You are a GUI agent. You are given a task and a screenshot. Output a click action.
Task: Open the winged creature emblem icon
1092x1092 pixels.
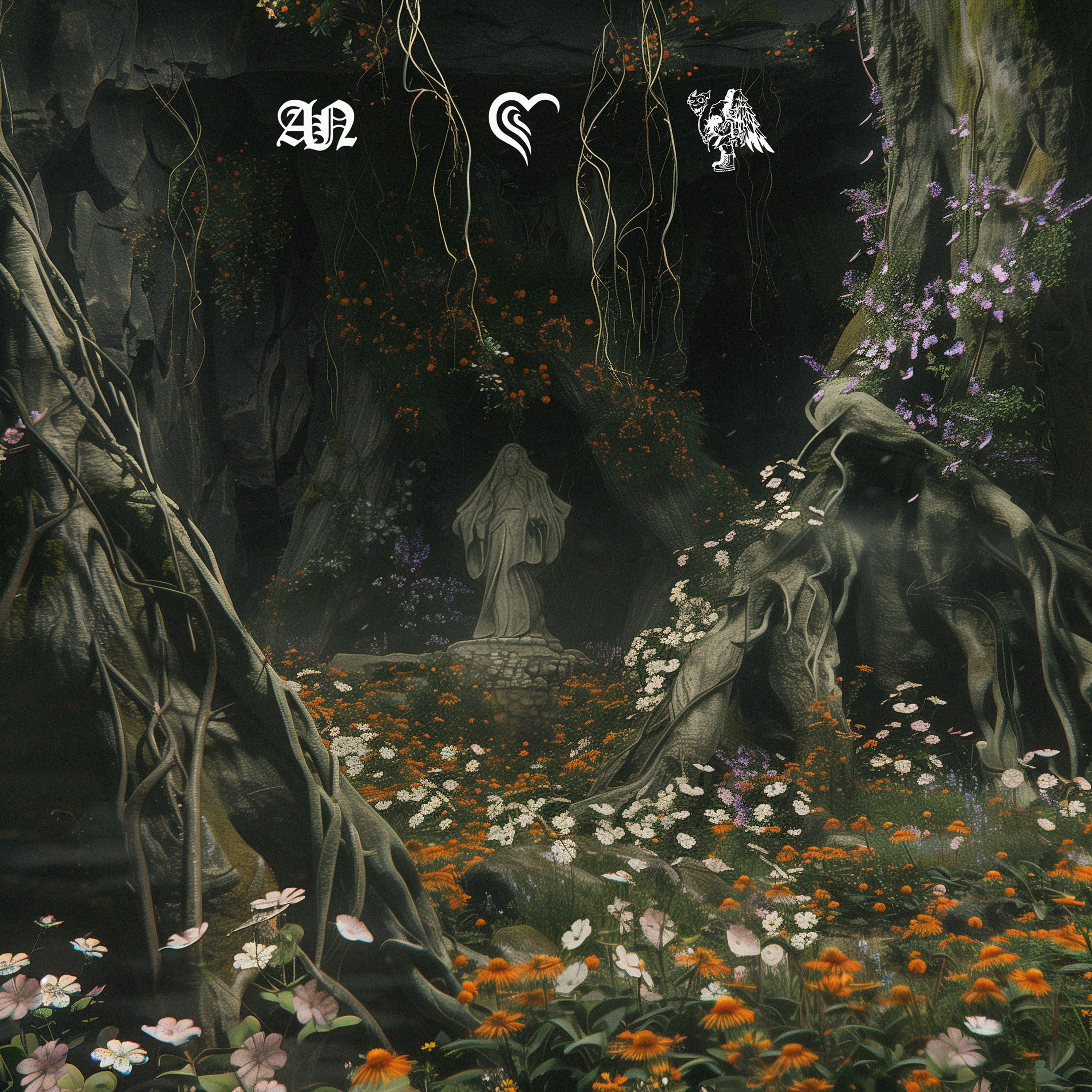click(x=729, y=129)
